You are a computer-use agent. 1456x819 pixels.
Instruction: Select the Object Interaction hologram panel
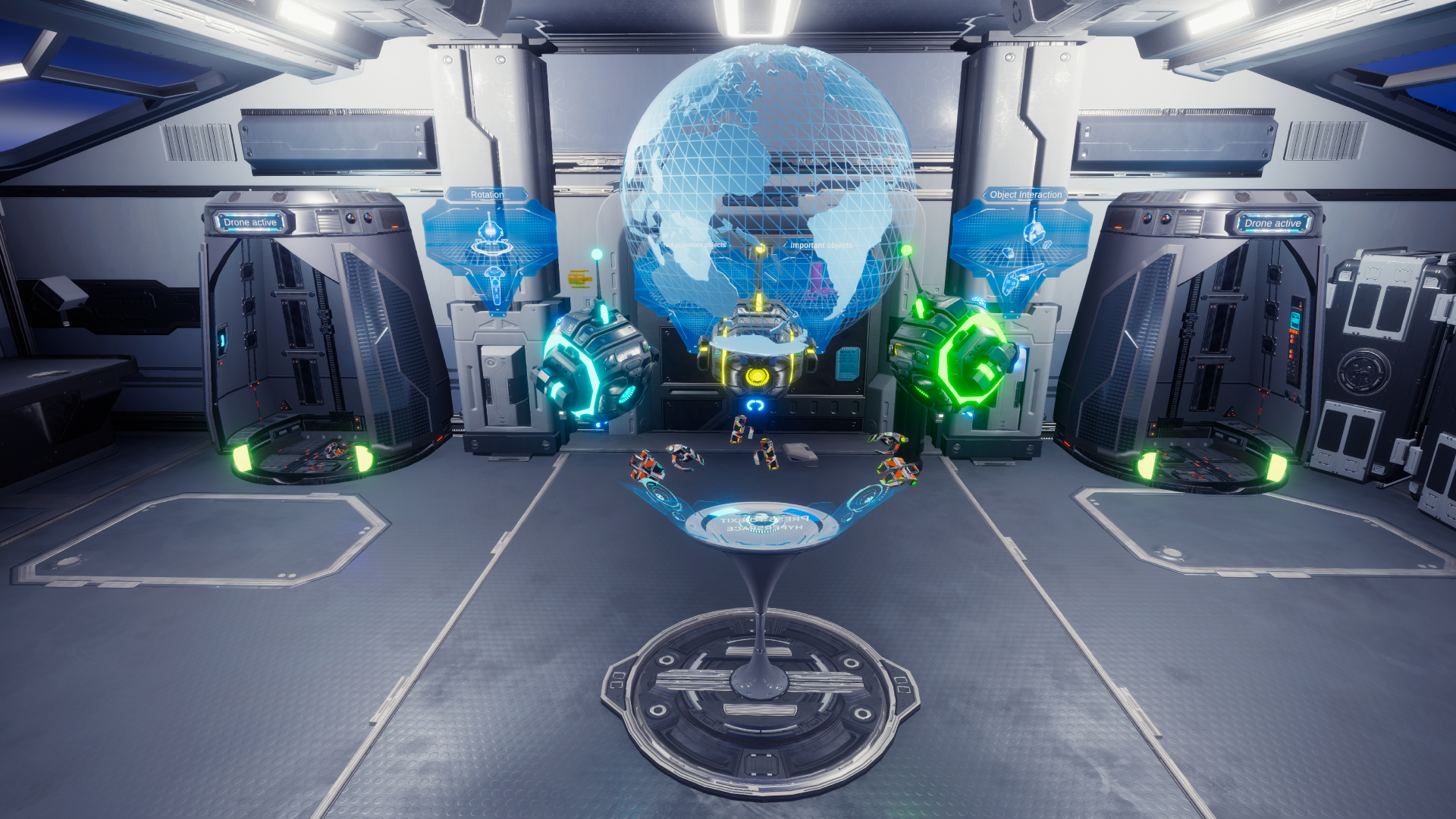coord(1022,241)
